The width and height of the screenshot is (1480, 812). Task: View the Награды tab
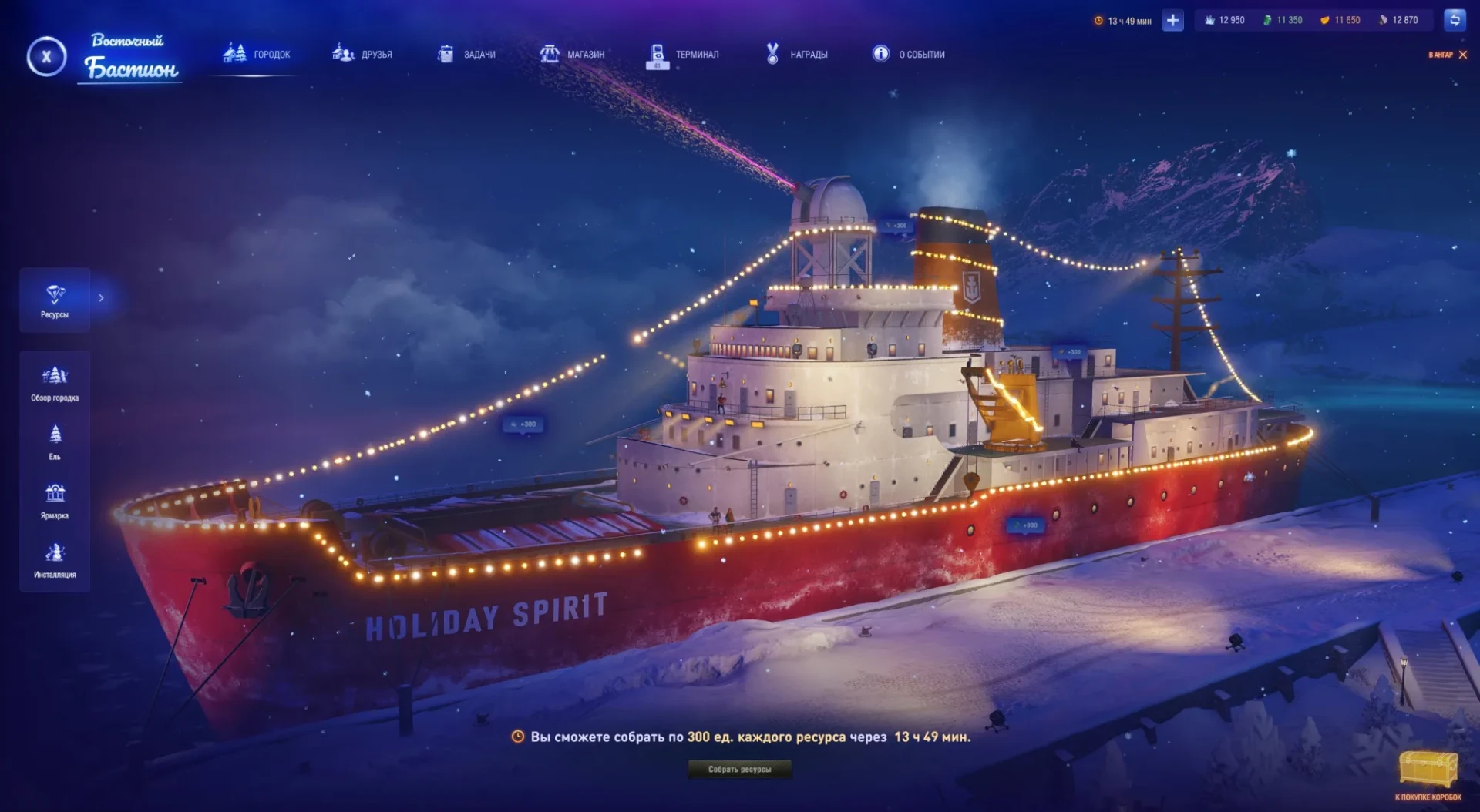[x=796, y=54]
